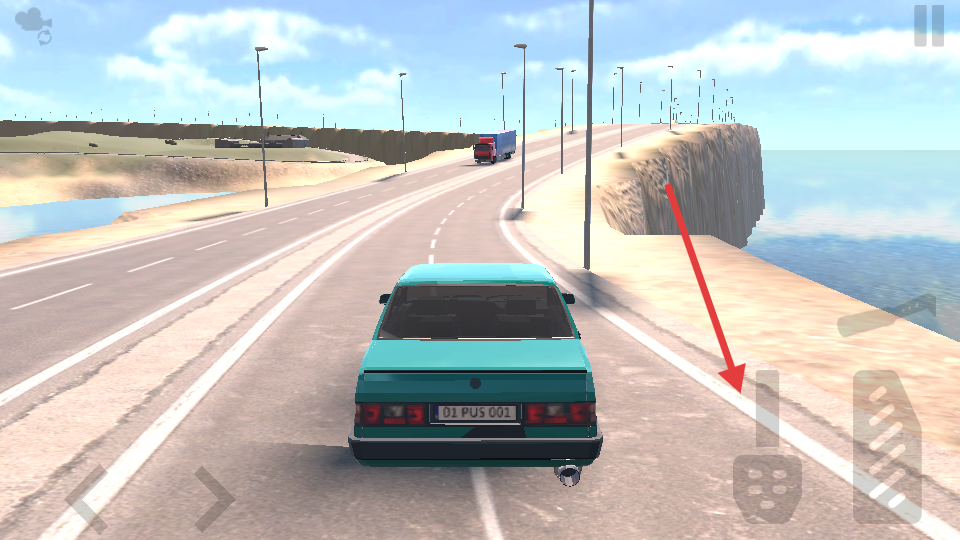Steer right with the right arrow
960x540 pixels.
[213, 498]
